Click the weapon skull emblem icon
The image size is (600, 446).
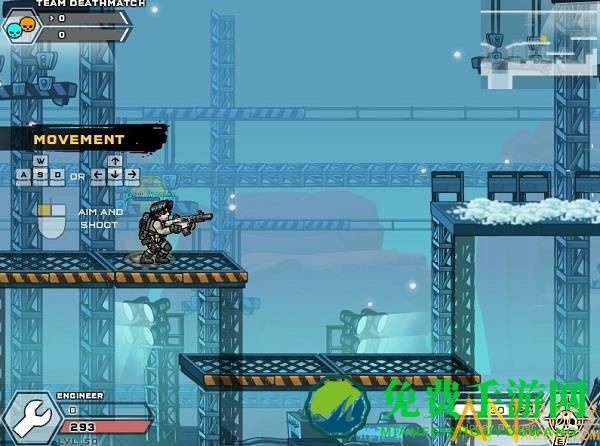(x=566, y=420)
